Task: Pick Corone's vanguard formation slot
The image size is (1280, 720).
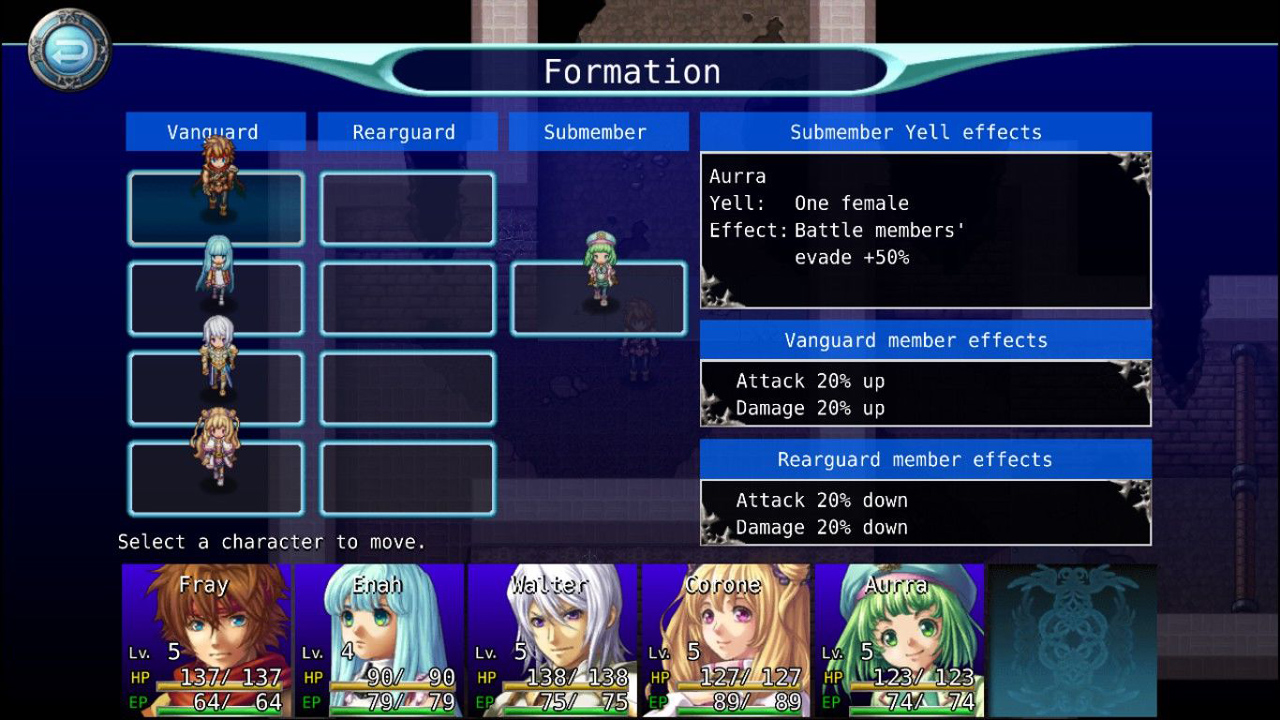Action: [216, 478]
